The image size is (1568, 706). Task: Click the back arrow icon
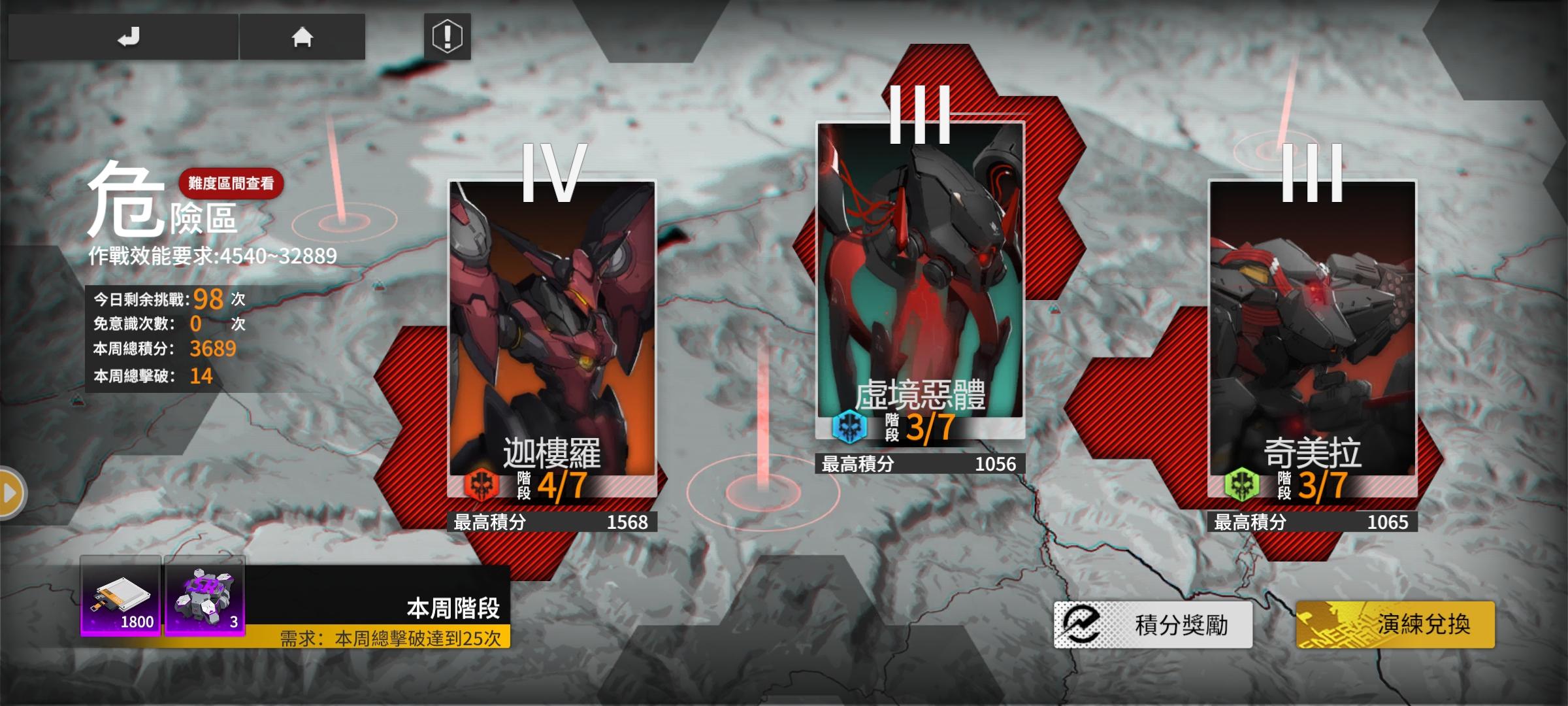tap(129, 36)
